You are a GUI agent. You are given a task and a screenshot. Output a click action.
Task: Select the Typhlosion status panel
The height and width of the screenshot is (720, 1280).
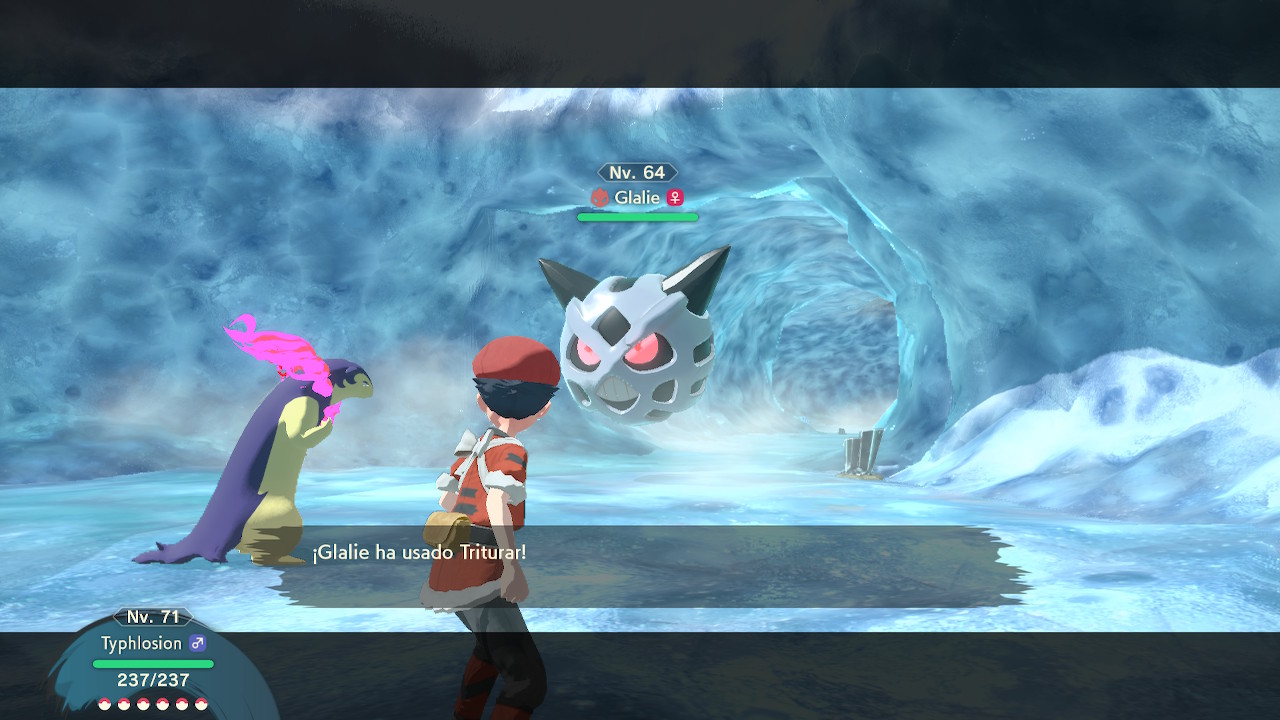[x=153, y=660]
